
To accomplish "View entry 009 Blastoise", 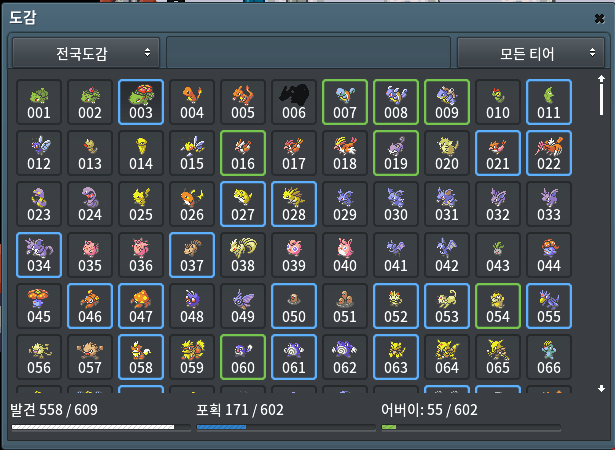I will click(447, 102).
